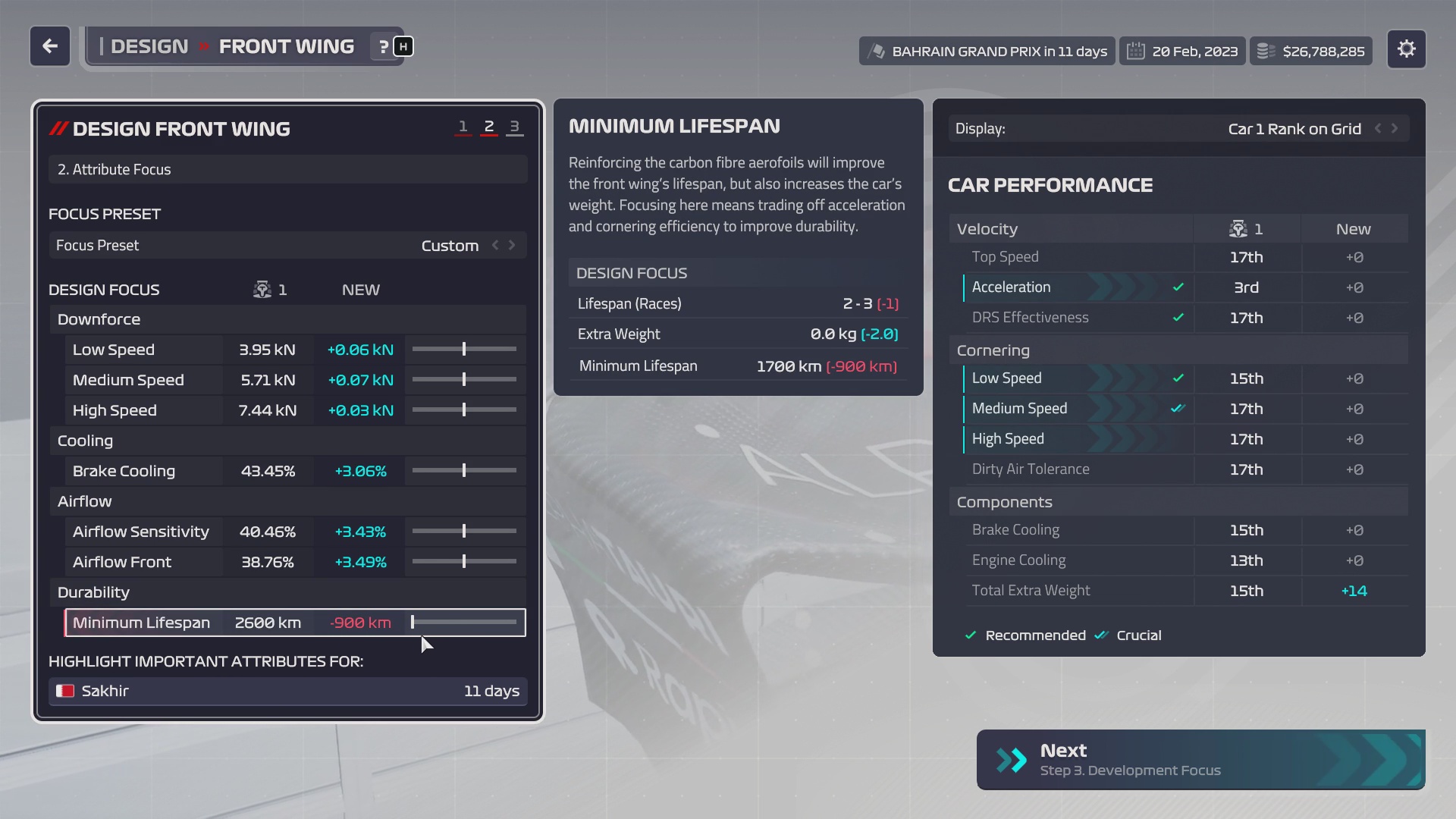Change Display to next car performance view
This screenshot has height=819, width=1456.
[1395, 129]
